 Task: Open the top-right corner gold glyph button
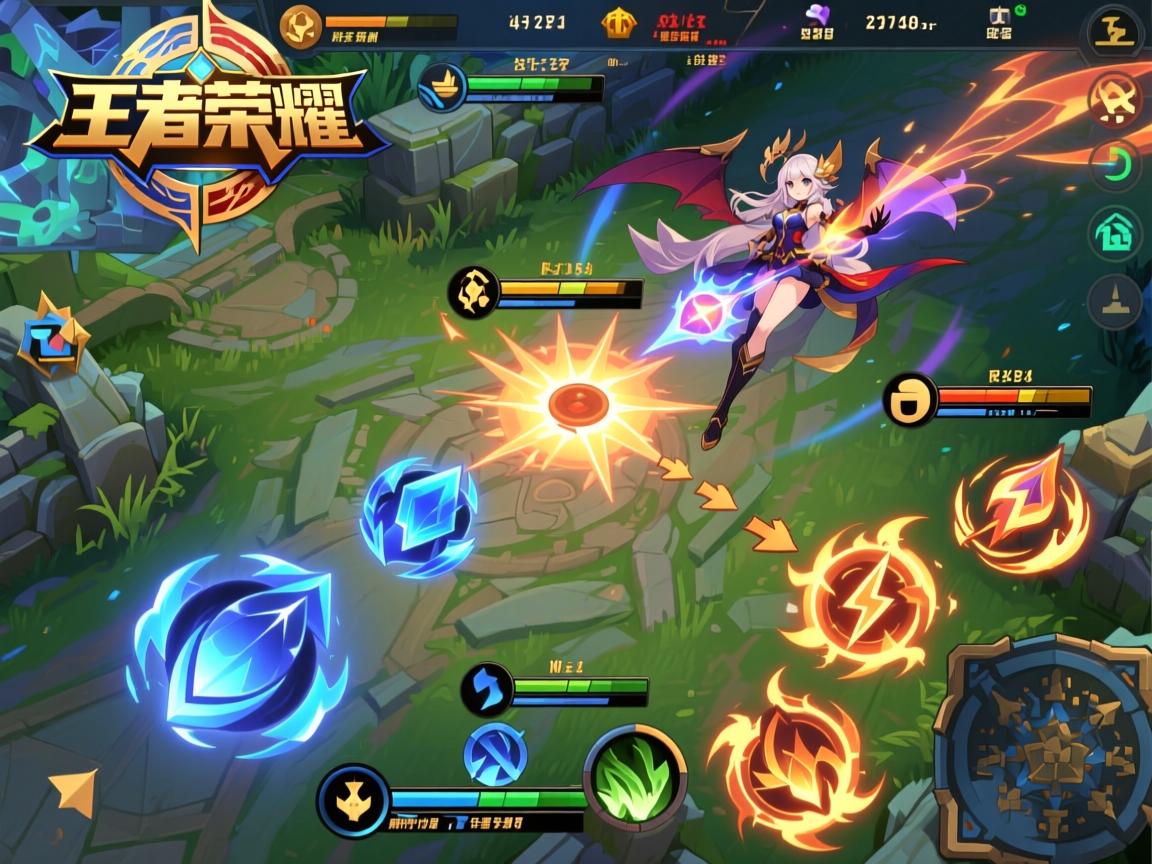pos(1114,32)
